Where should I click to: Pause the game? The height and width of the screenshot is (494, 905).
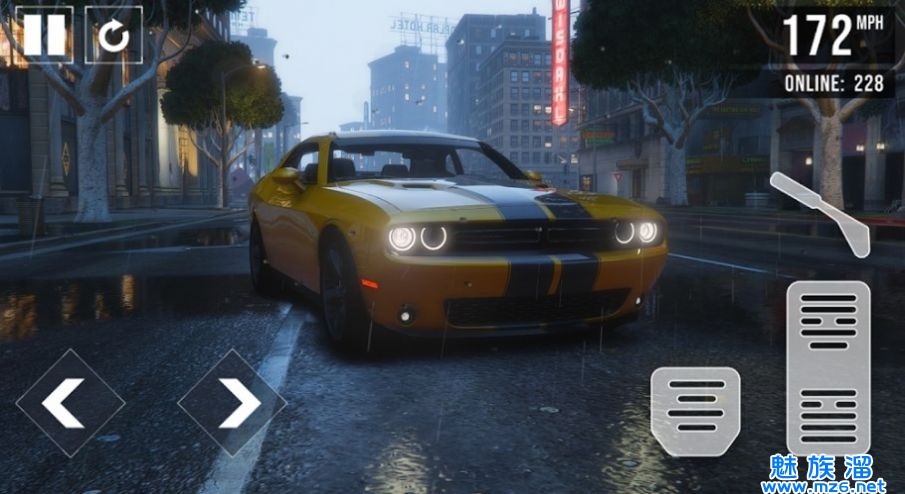tap(44, 34)
